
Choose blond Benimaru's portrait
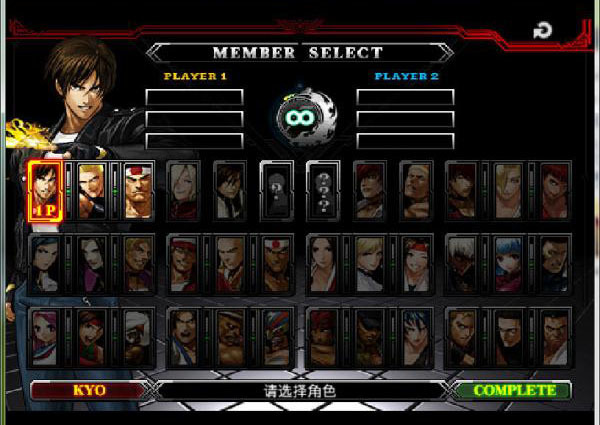pyautogui.click(x=92, y=190)
